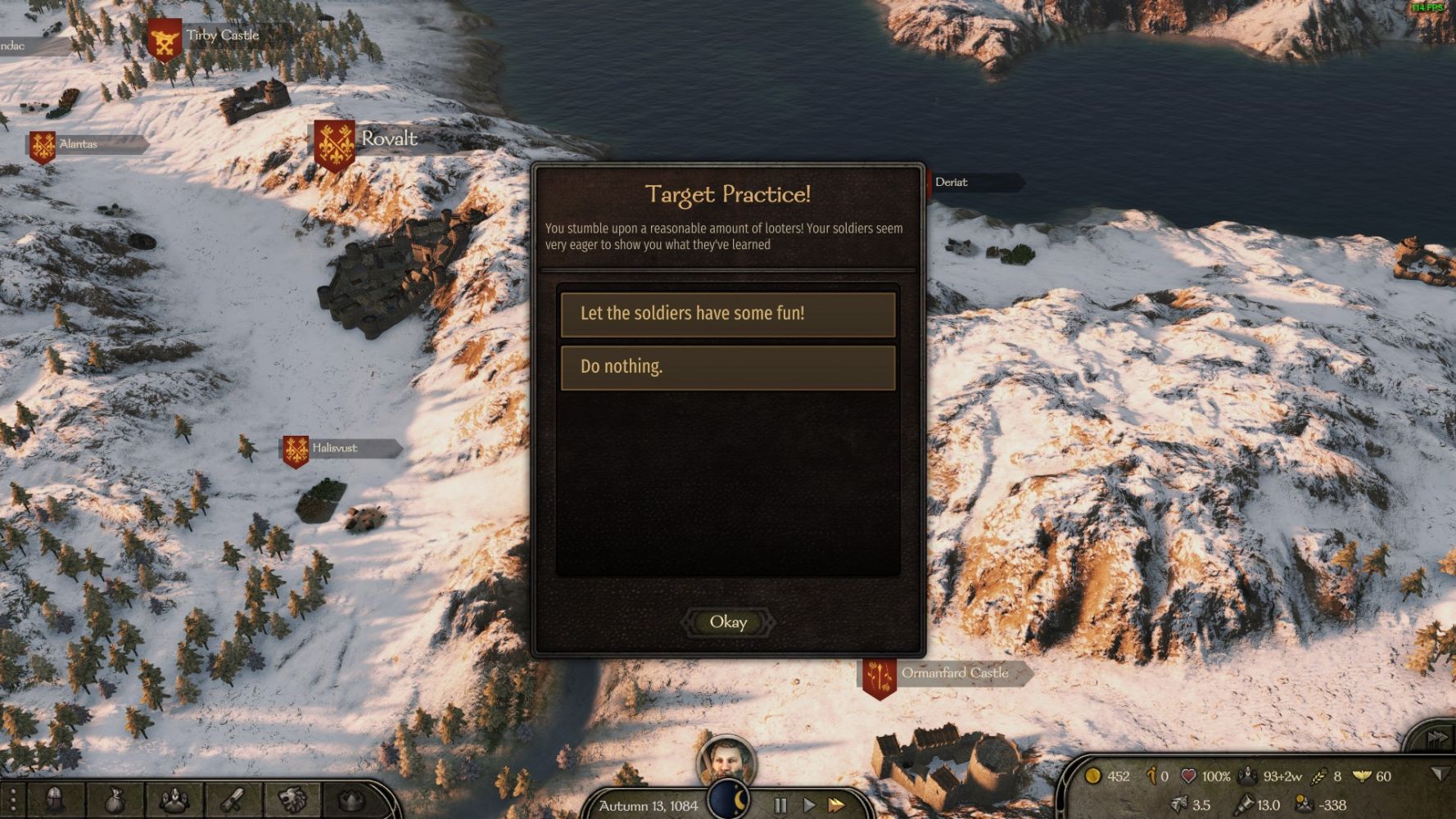
Task: Click the player character portrait
Action: [x=726, y=762]
